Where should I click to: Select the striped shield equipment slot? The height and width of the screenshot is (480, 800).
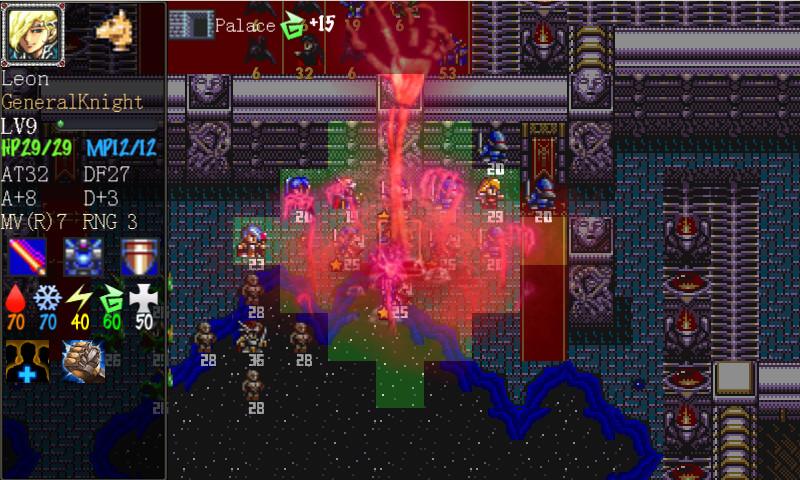point(138,258)
